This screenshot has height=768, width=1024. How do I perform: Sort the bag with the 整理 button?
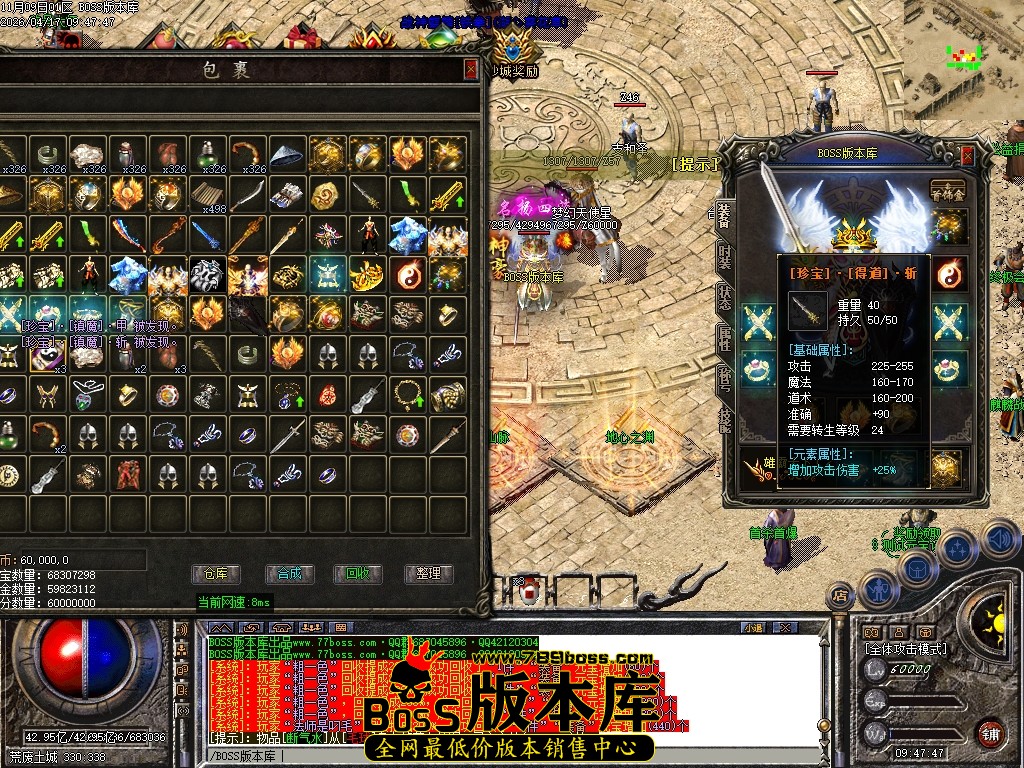point(428,573)
